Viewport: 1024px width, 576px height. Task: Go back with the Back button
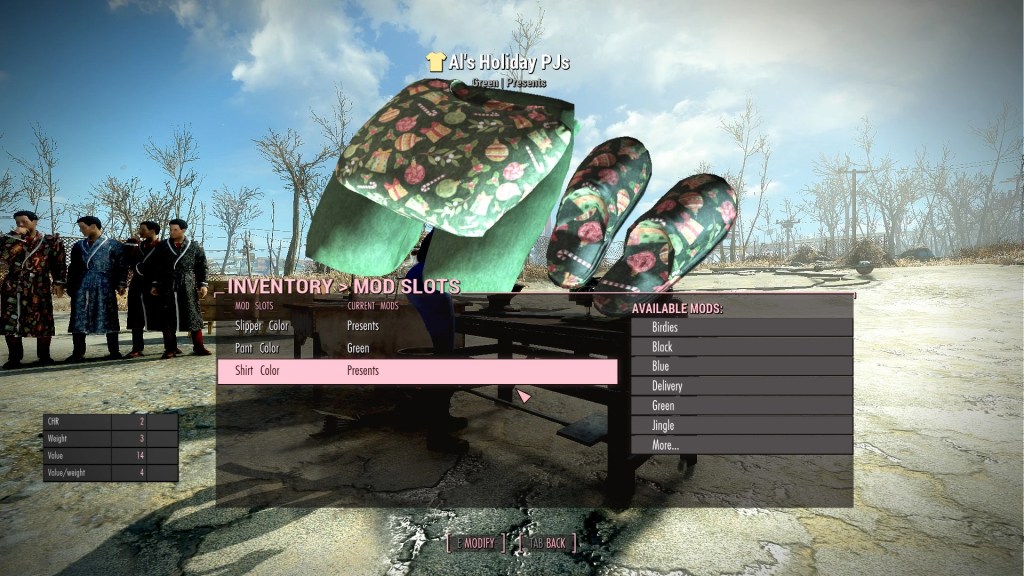coord(546,543)
